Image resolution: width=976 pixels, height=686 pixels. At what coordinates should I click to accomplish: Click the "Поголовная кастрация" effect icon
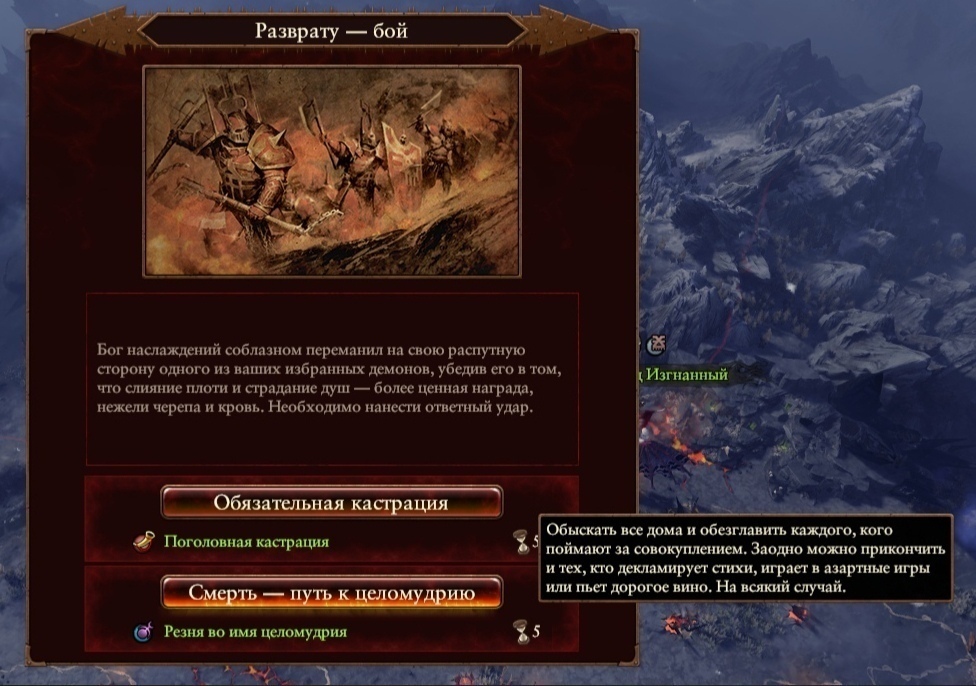pyautogui.click(x=144, y=542)
